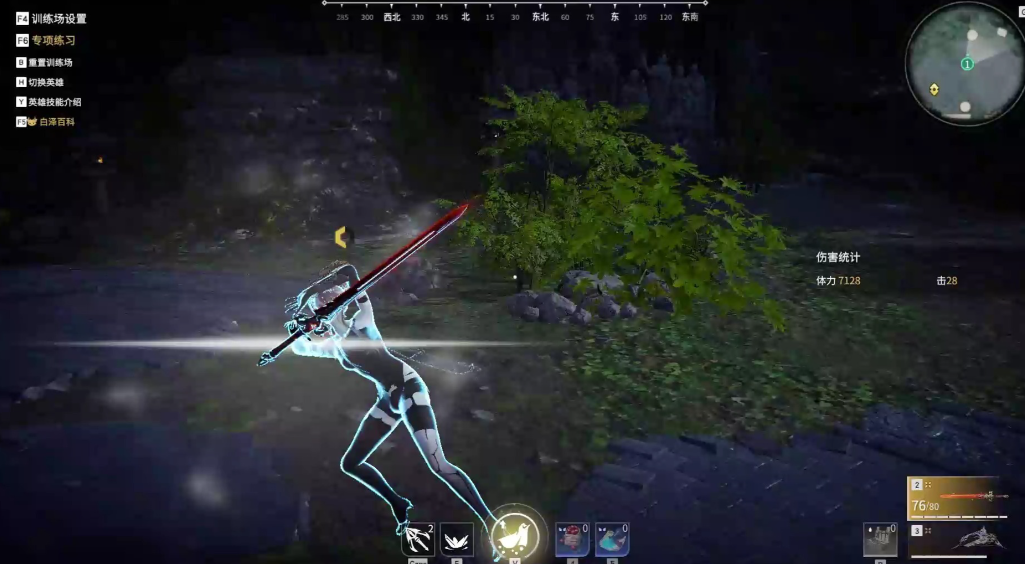The image size is (1025, 564).
Task: Use the white burst skill icon
Action: 457,539
